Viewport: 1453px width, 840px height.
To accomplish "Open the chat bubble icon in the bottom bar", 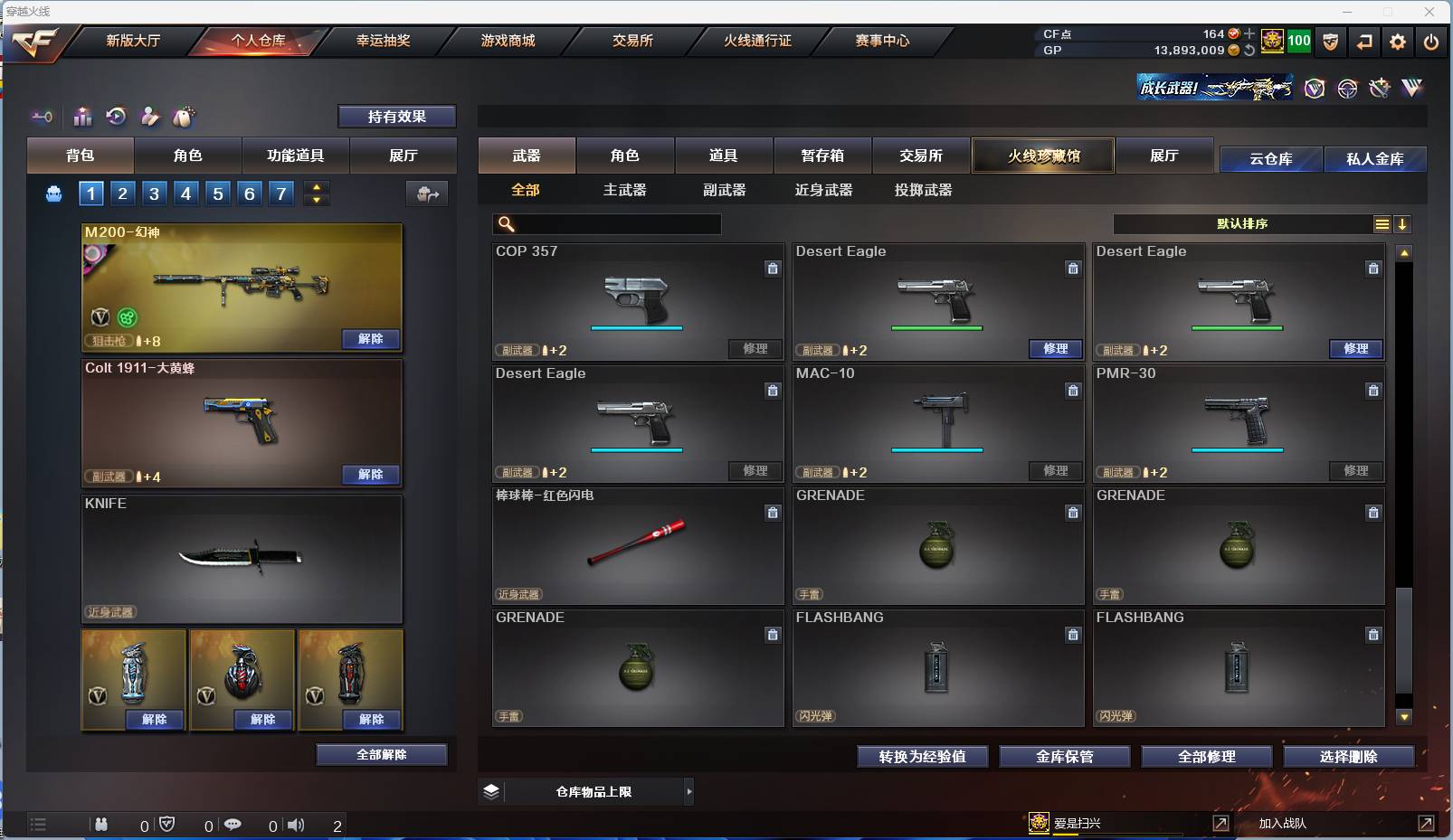I will (233, 824).
